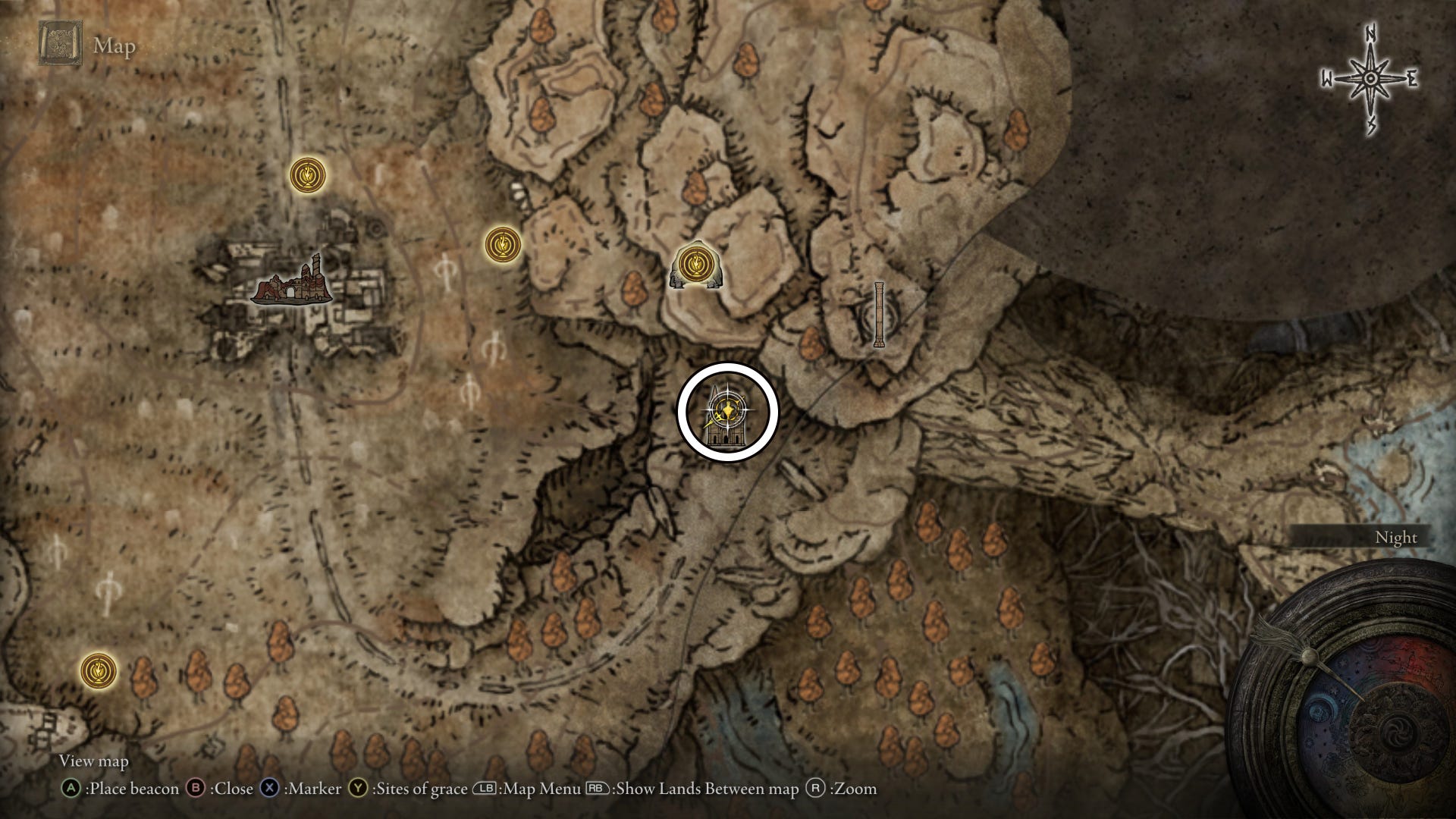Click the Map book icon
This screenshot has height=819, width=1456.
tap(61, 44)
